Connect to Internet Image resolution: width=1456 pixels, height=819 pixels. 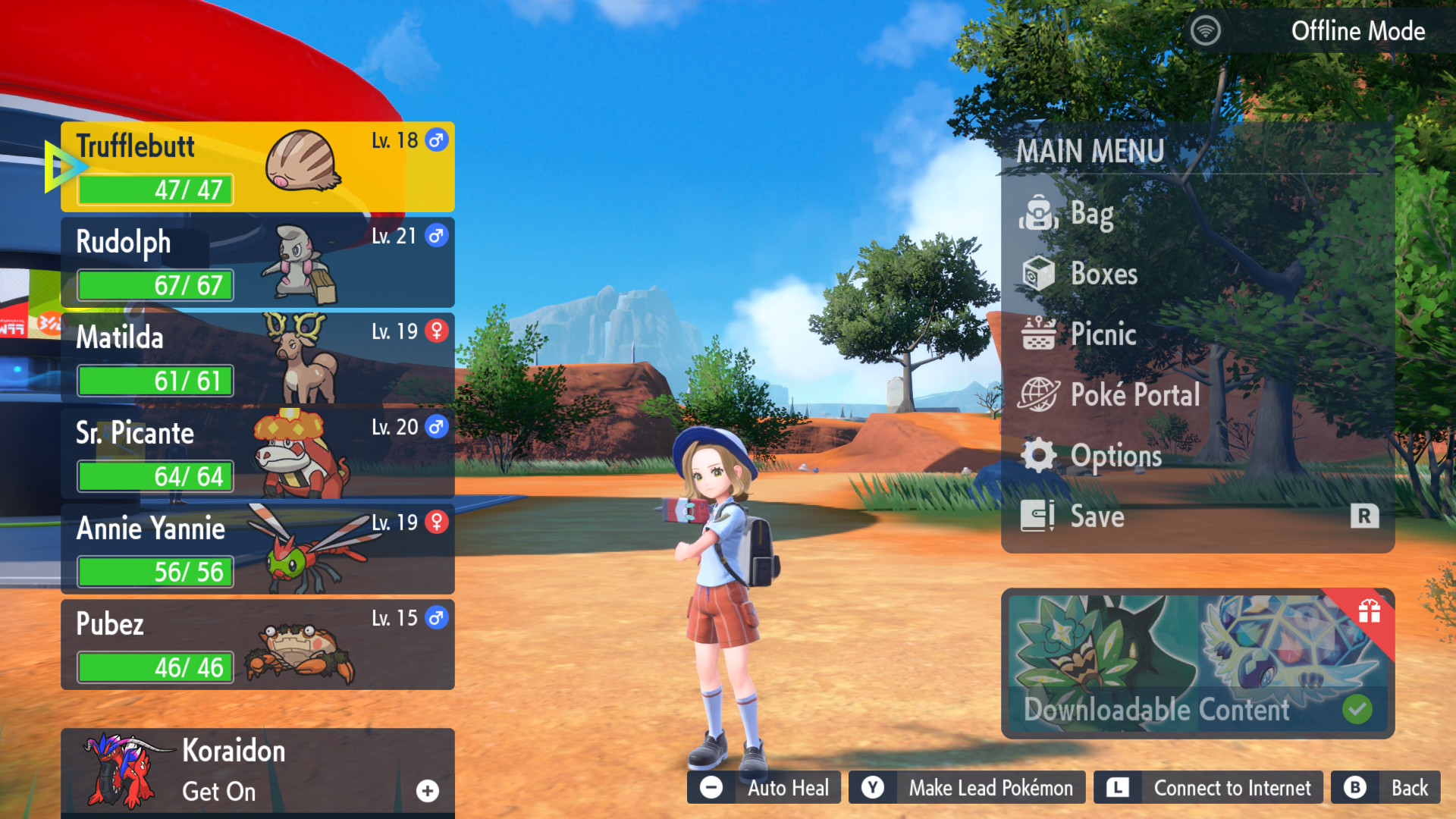[x=1209, y=788]
